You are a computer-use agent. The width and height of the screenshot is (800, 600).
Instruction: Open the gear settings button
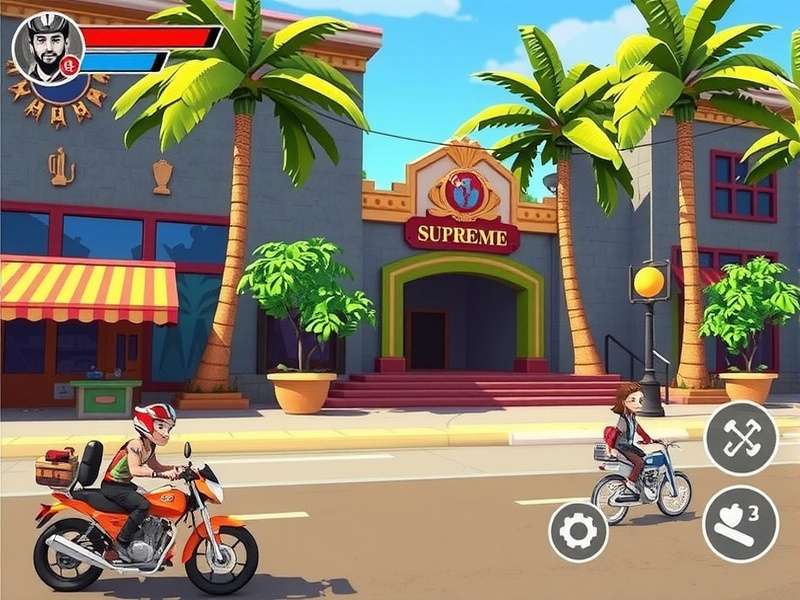point(578,531)
